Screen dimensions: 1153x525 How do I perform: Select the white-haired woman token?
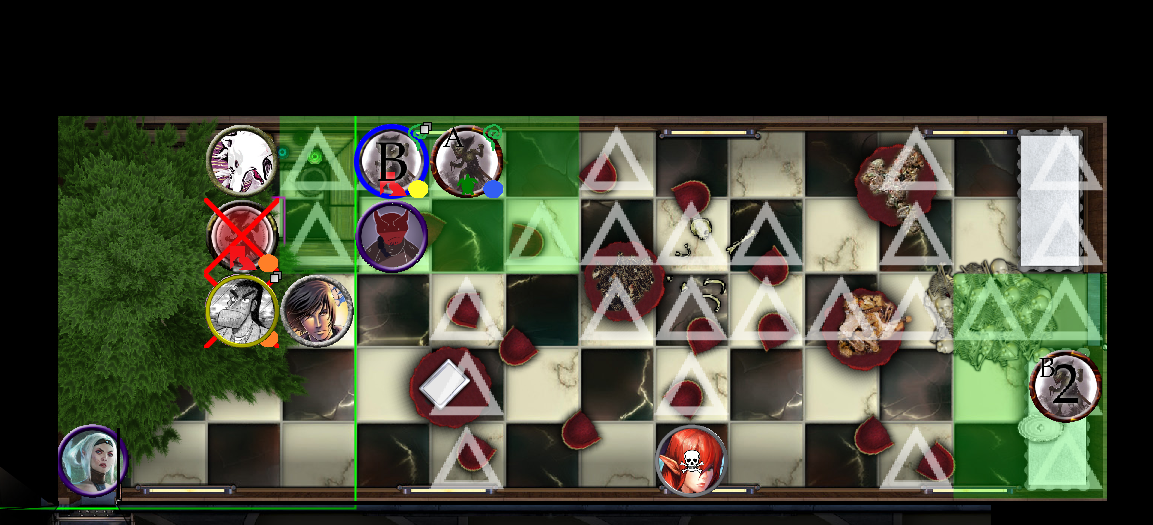click(93, 461)
